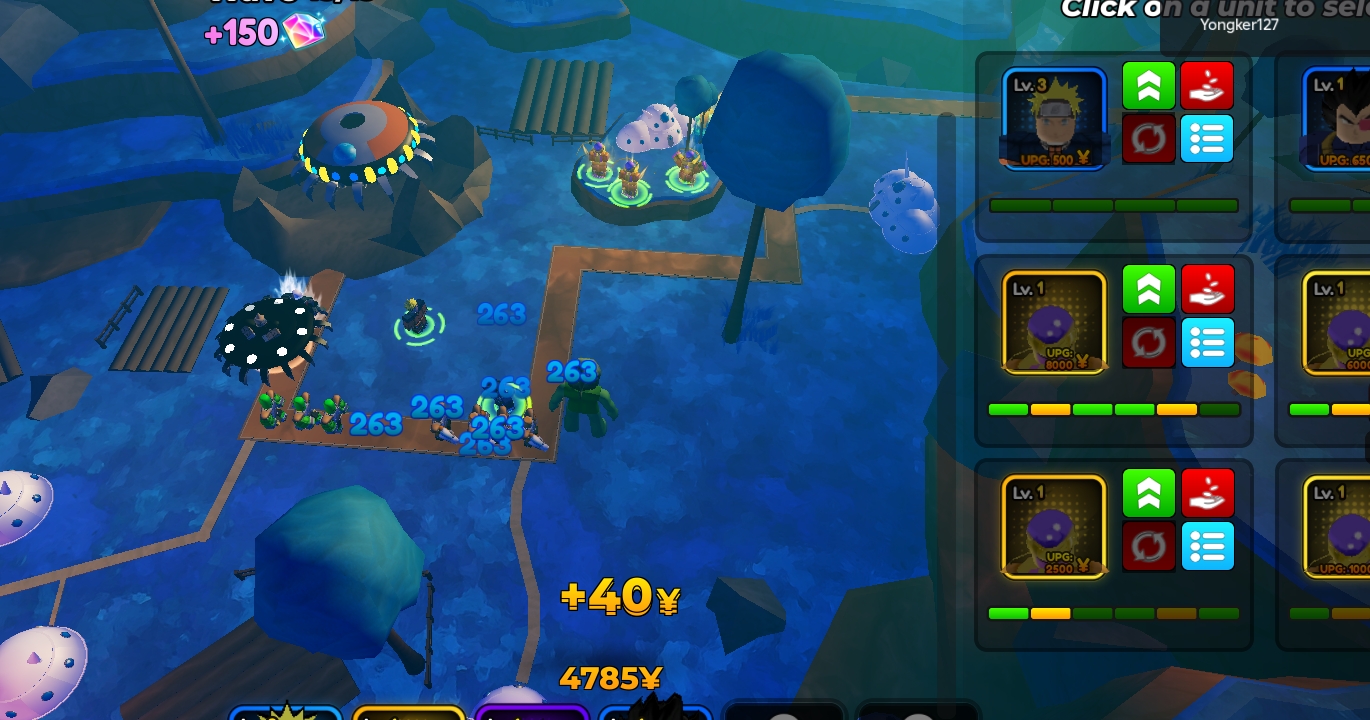This screenshot has height=720, width=1370.
Task: Upgrade the unit costing 8000 yen
Action: (x=1148, y=289)
